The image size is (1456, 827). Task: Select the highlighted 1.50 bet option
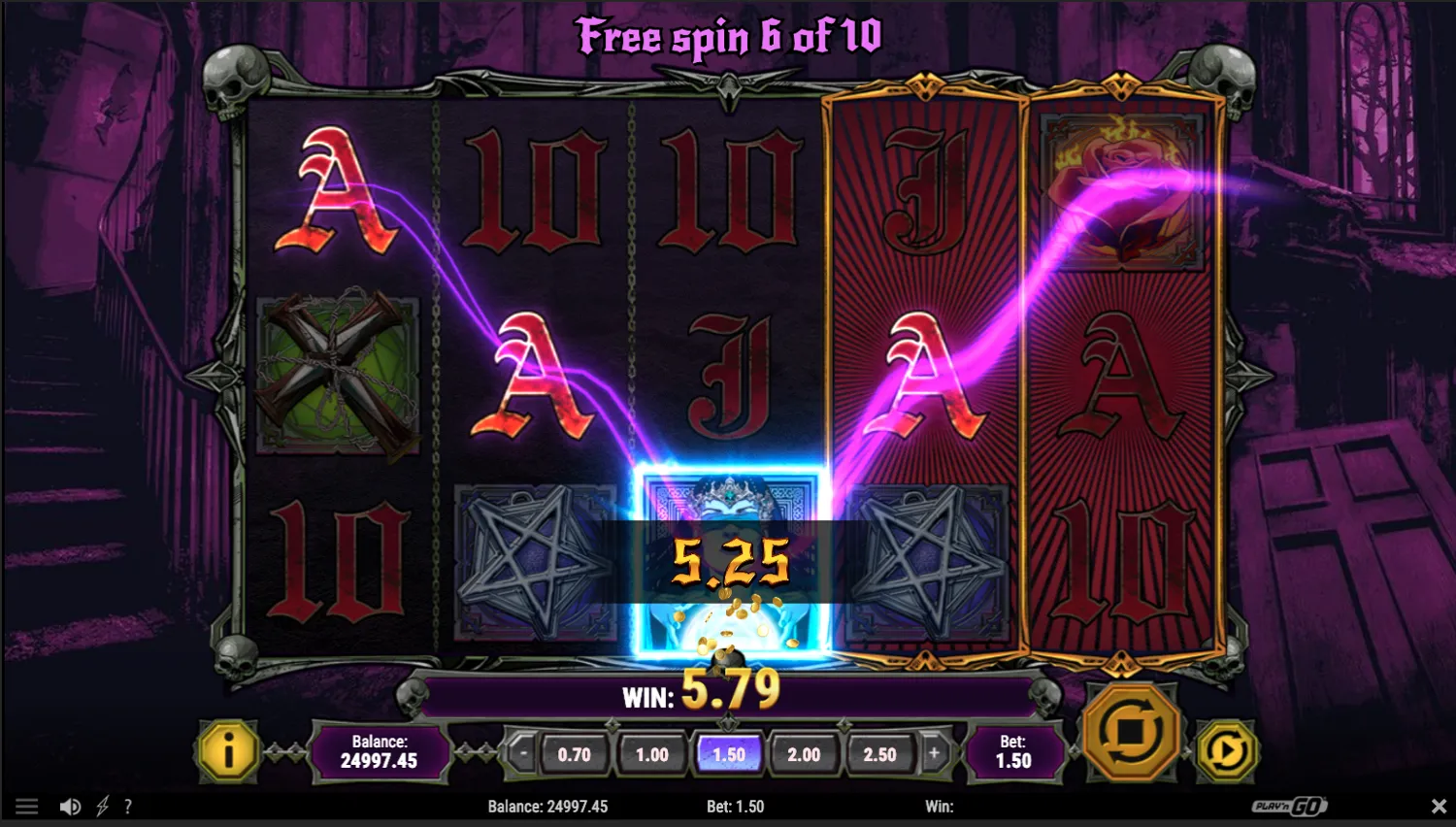(x=728, y=753)
